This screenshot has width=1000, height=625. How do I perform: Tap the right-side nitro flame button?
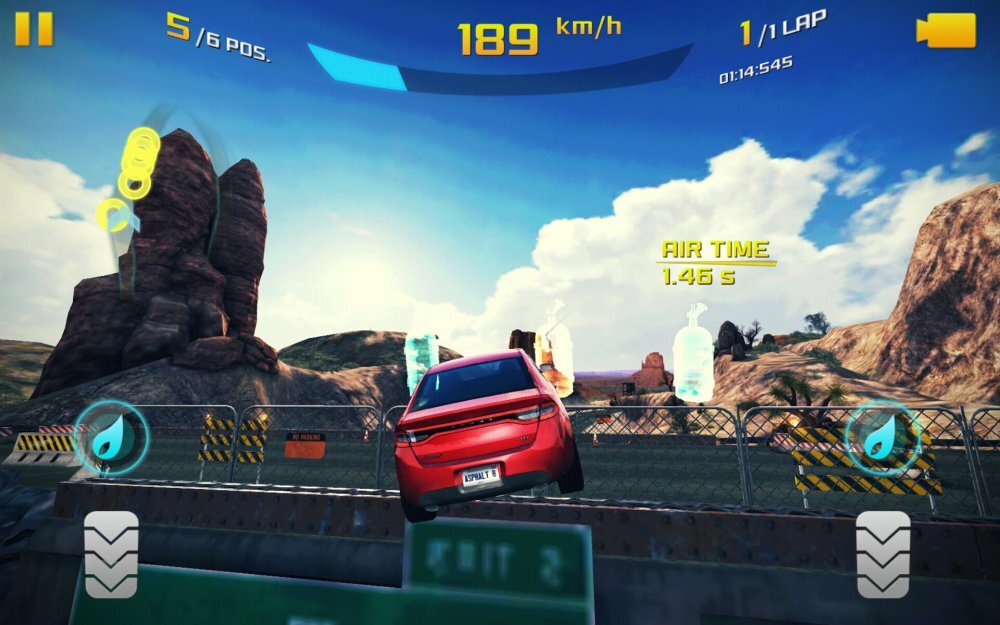[882, 437]
